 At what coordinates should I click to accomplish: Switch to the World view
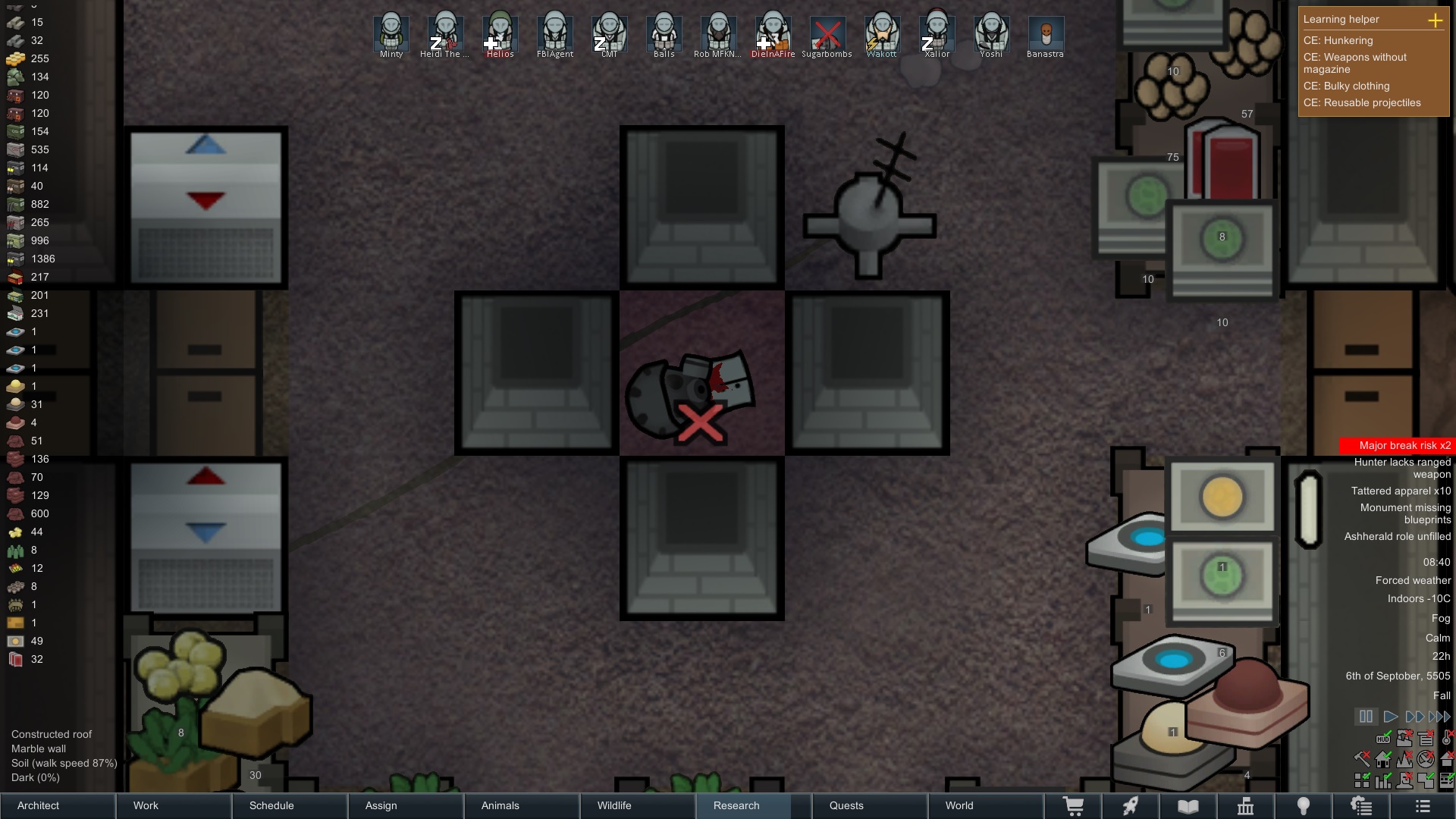point(986,805)
